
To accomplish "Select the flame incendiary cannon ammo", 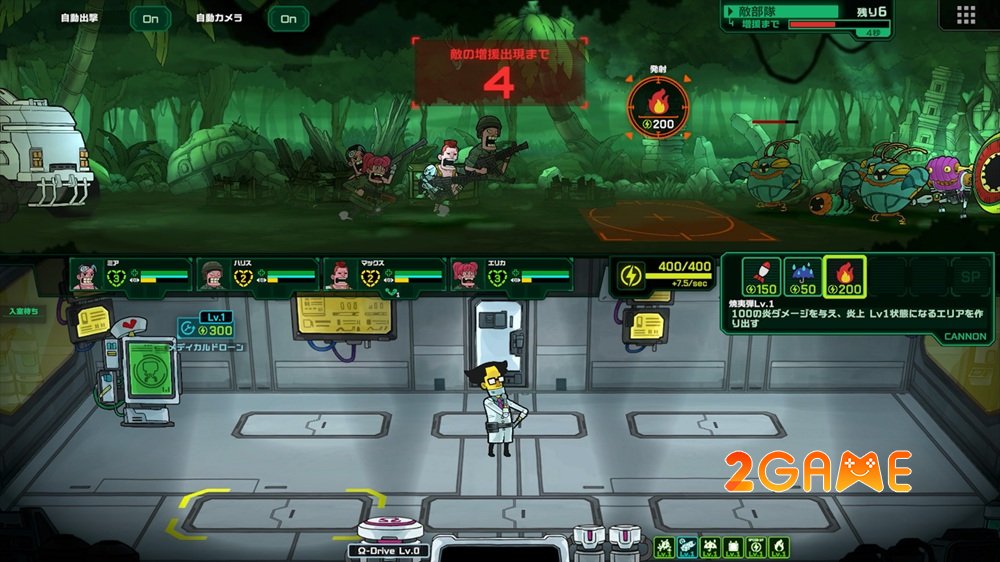I will tap(845, 277).
